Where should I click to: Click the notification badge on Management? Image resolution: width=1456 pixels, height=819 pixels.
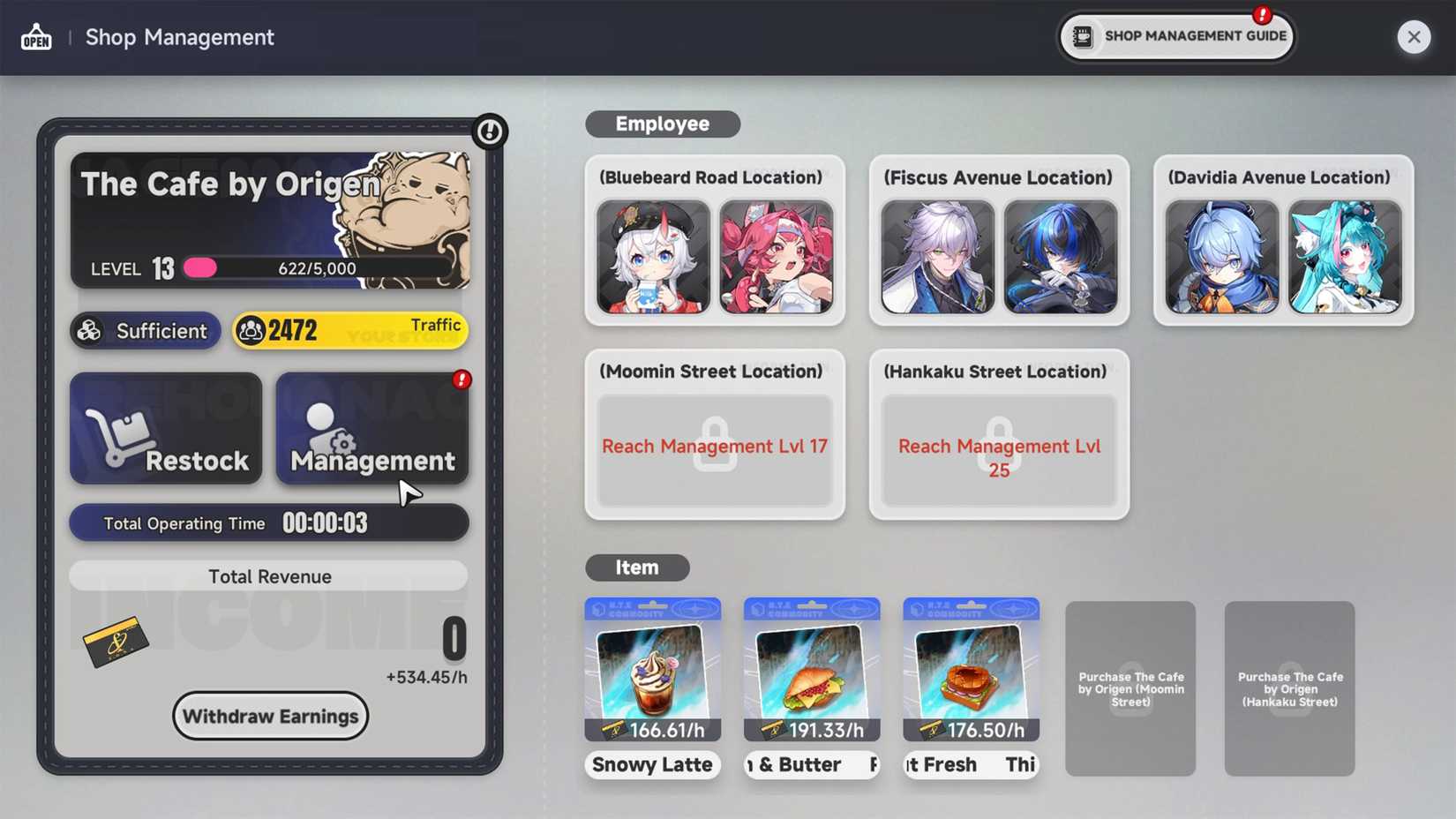[x=460, y=380]
